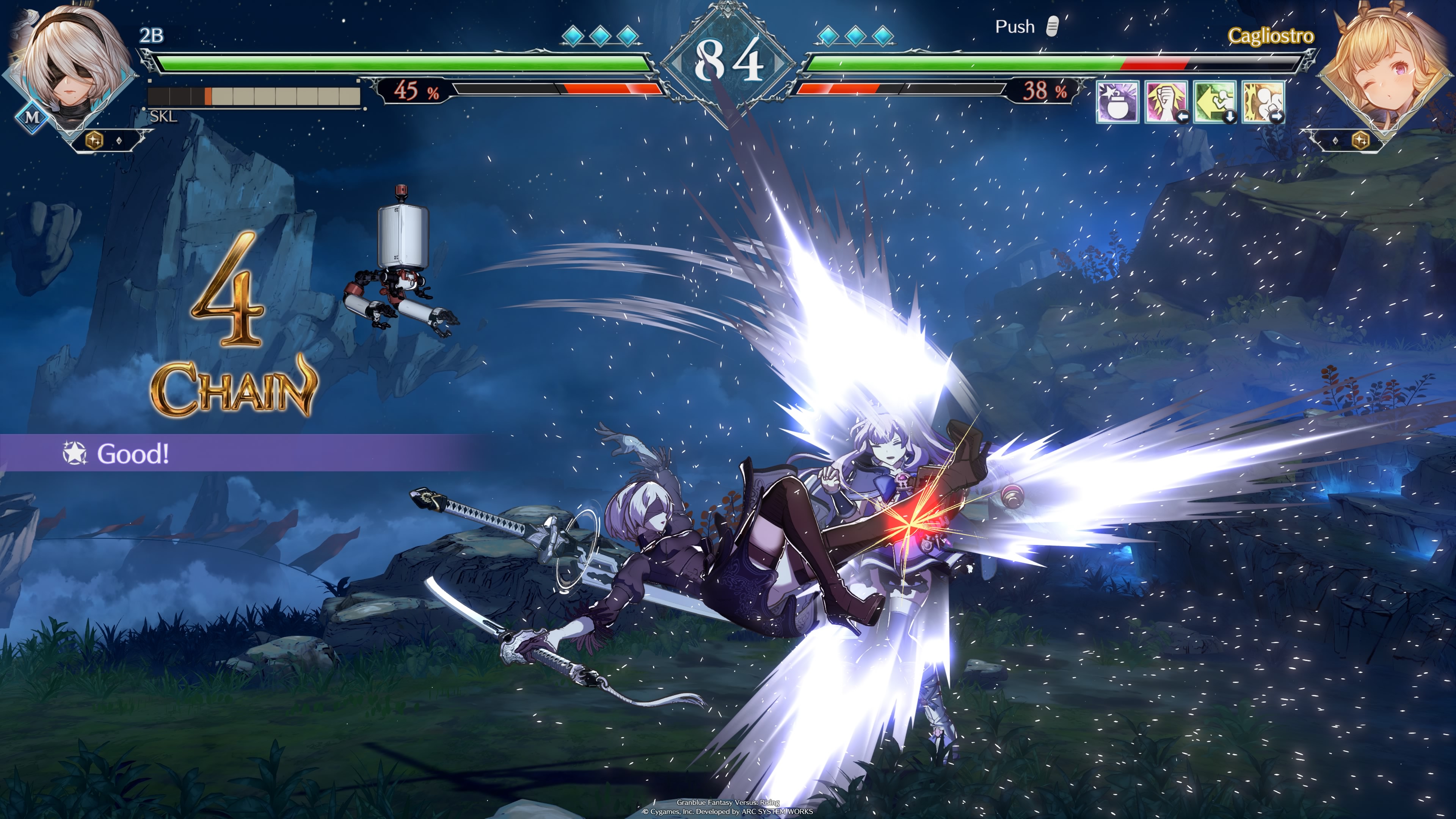Trigger the pink raised fist skill
The height and width of the screenshot is (819, 1456).
[x=1166, y=102]
